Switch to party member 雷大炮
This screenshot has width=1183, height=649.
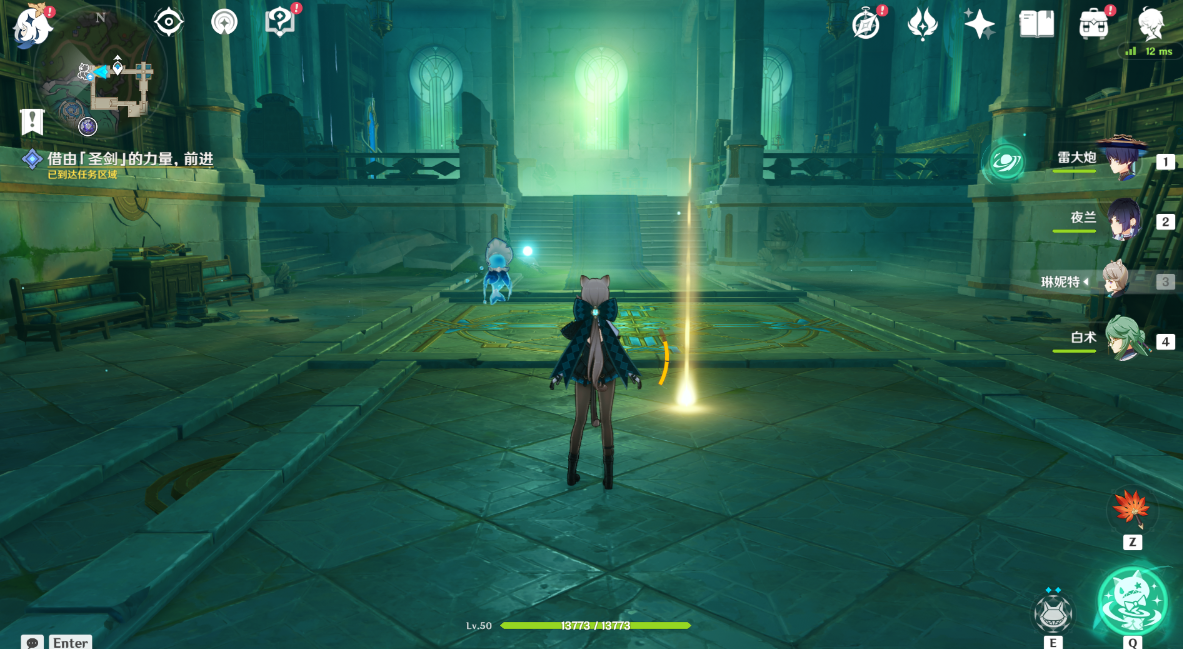[x=1123, y=160]
